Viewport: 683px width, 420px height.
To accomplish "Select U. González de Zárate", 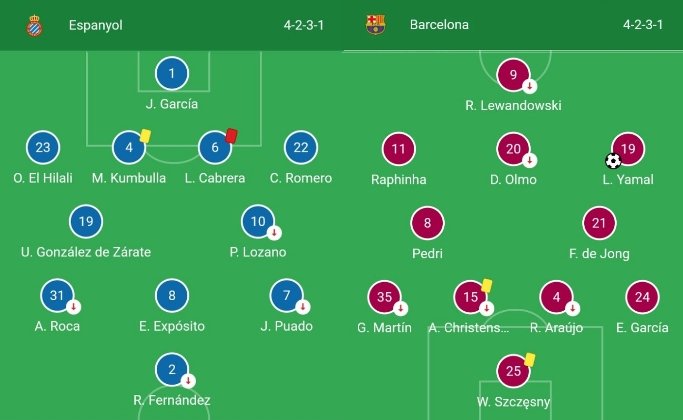I will click(86, 222).
